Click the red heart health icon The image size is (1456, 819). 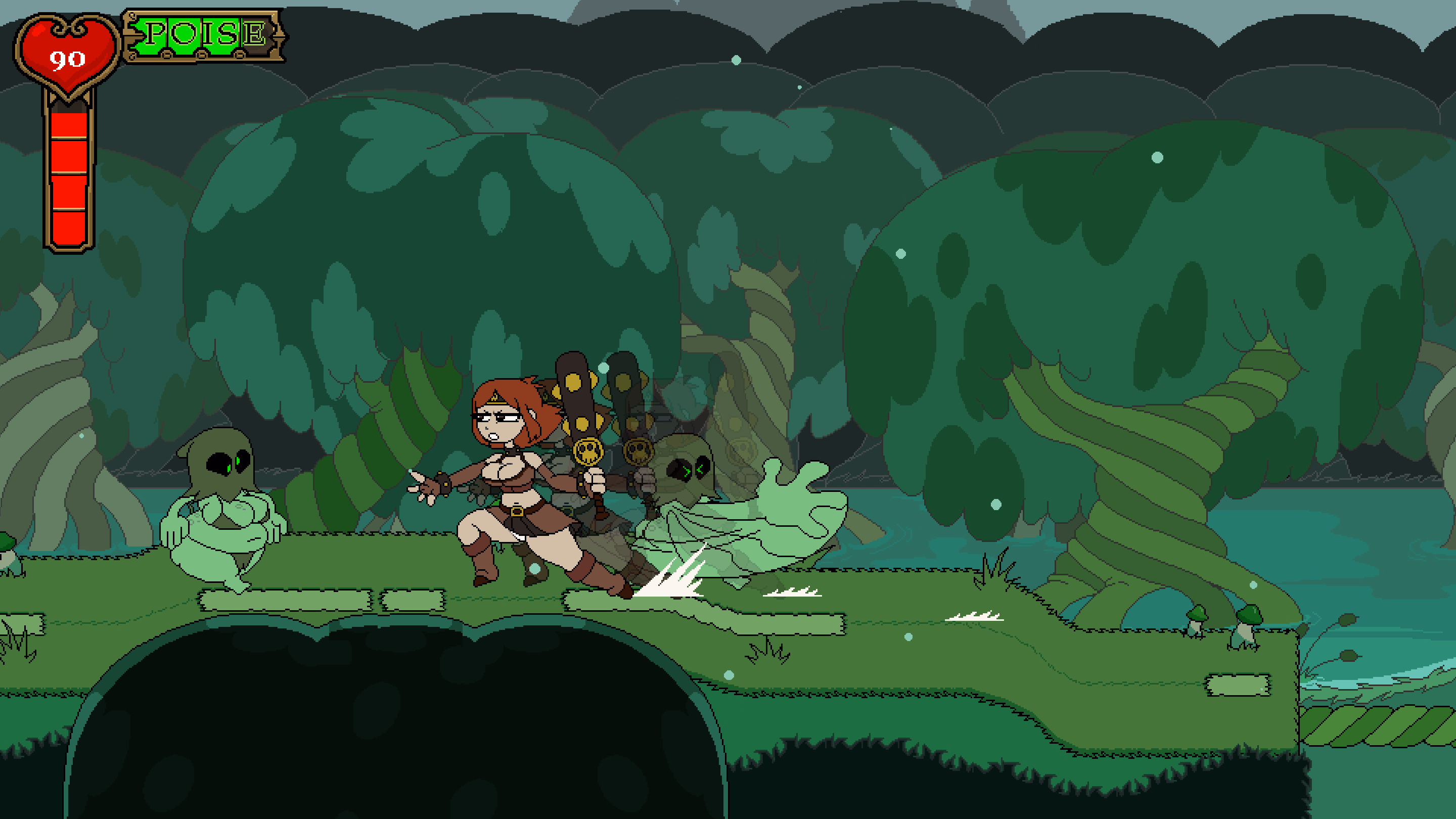point(68,54)
